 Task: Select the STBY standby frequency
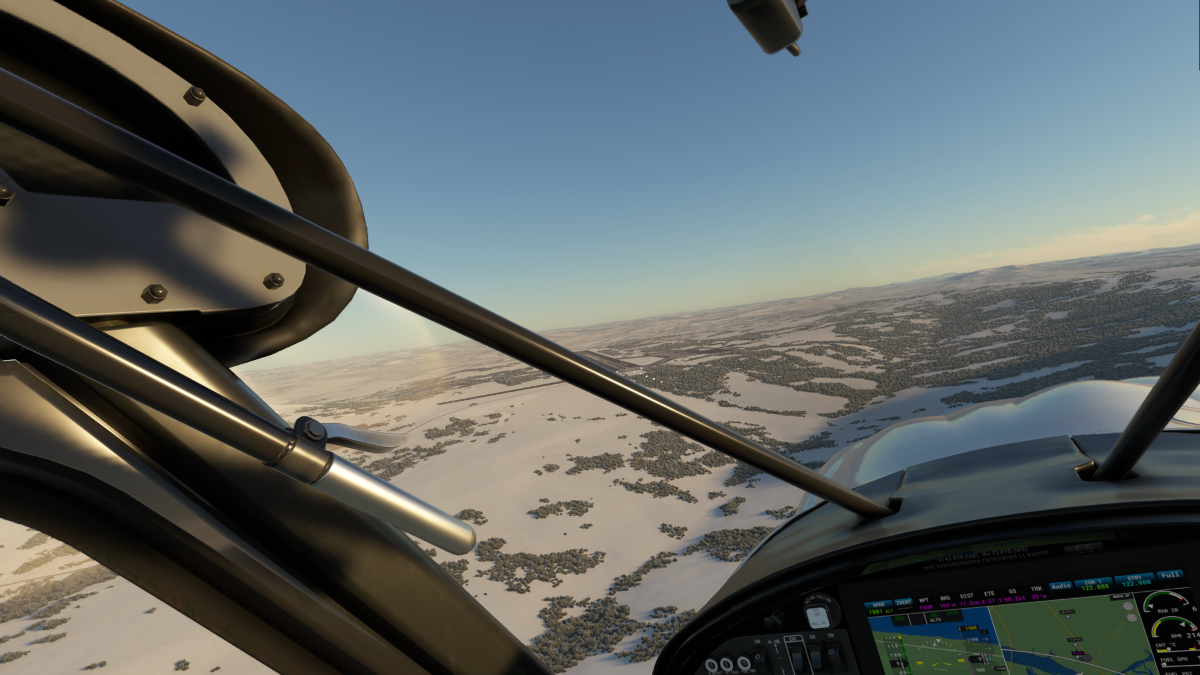[1134, 581]
